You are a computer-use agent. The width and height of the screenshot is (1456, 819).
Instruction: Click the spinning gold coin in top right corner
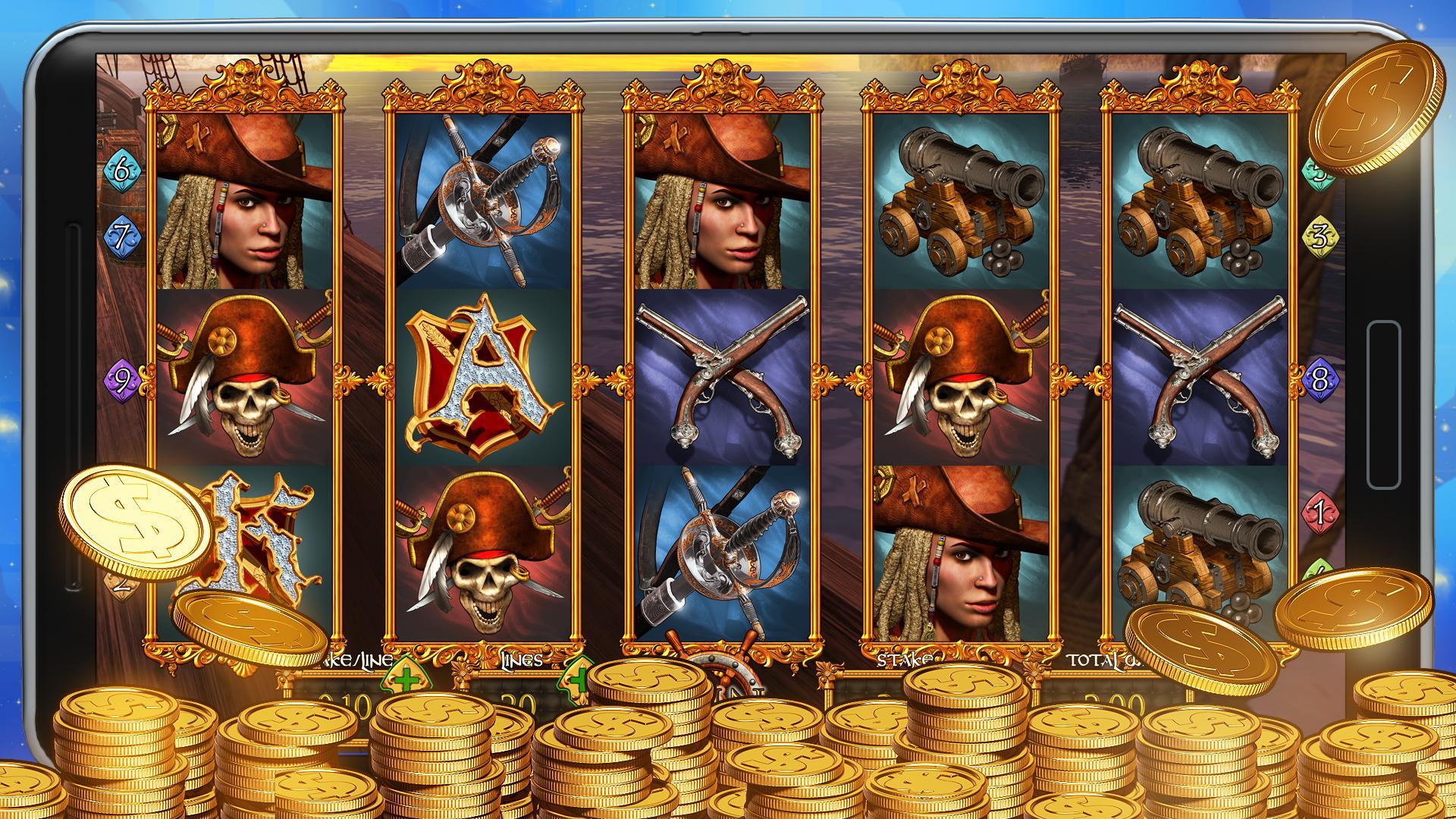pos(1376,106)
